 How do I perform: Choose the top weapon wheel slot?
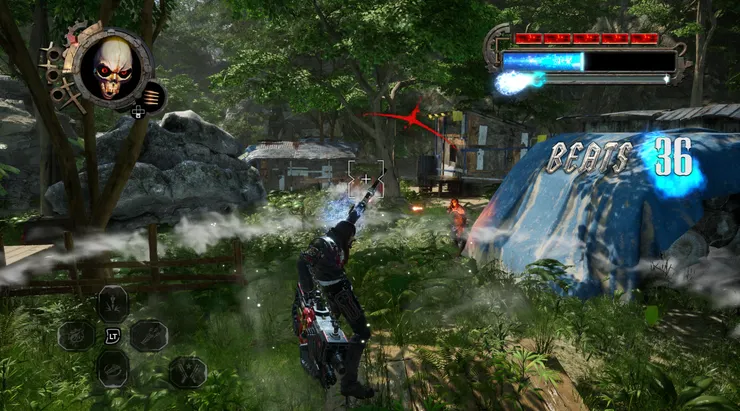click(112, 301)
